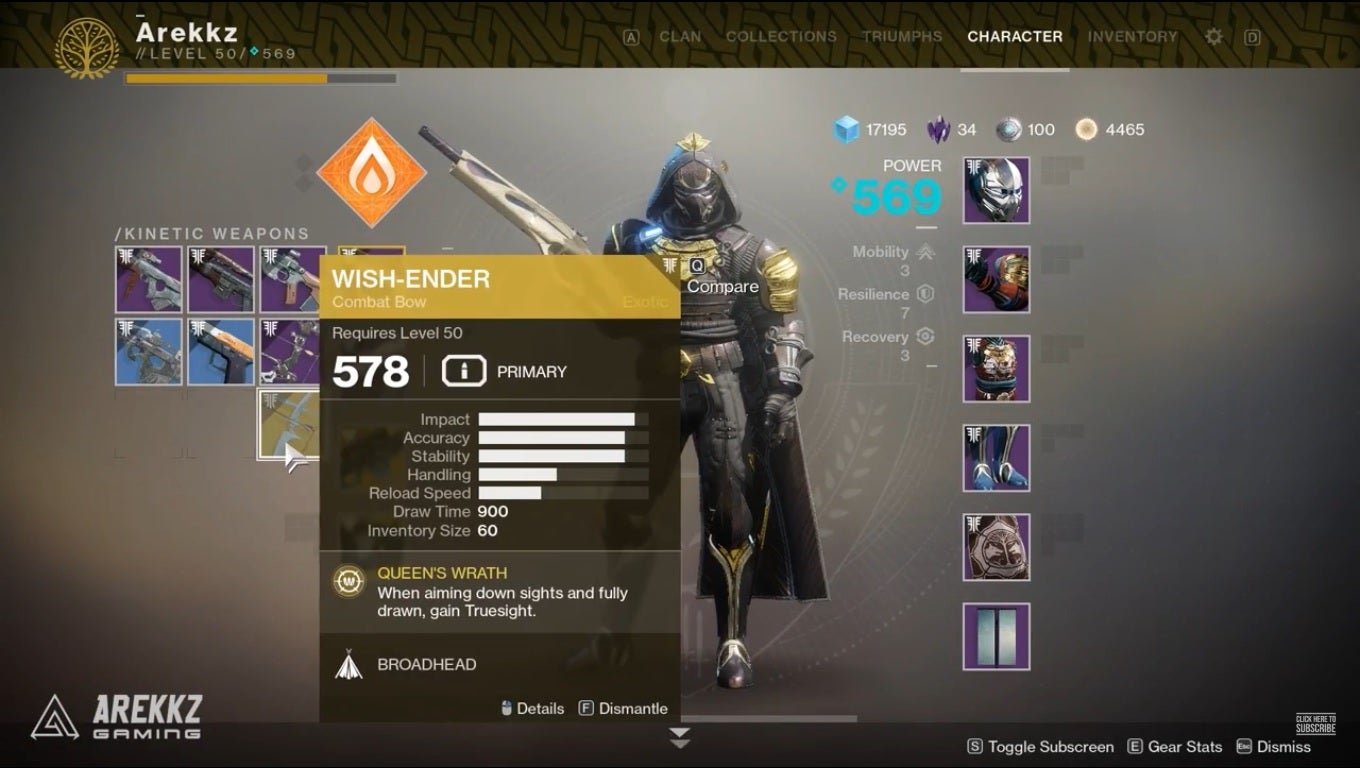Select the Solar subclass flame icon
The image size is (1360, 768).
click(372, 172)
